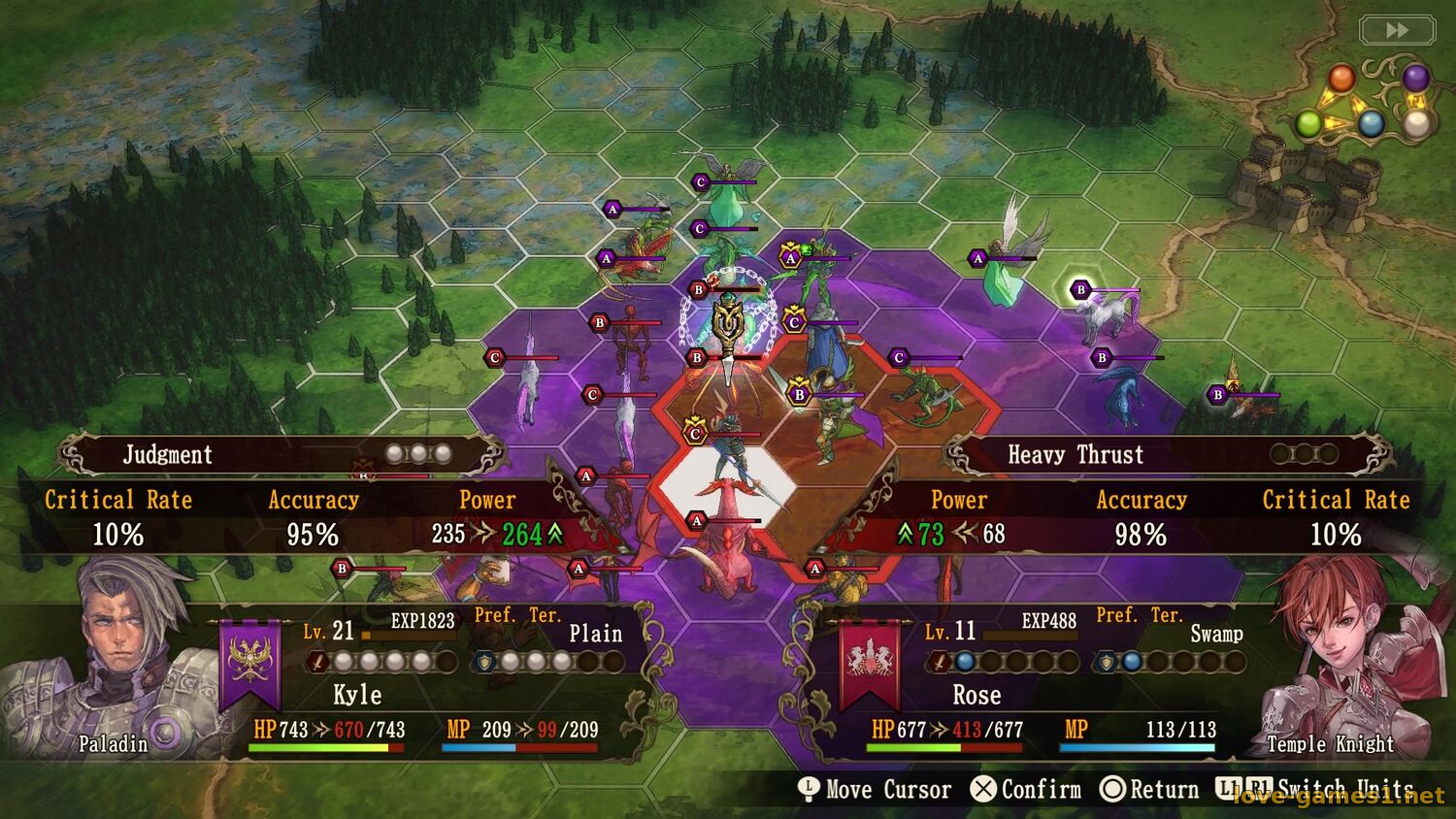Click the red orb in element chart
The height and width of the screenshot is (819, 1456).
tap(1341, 78)
